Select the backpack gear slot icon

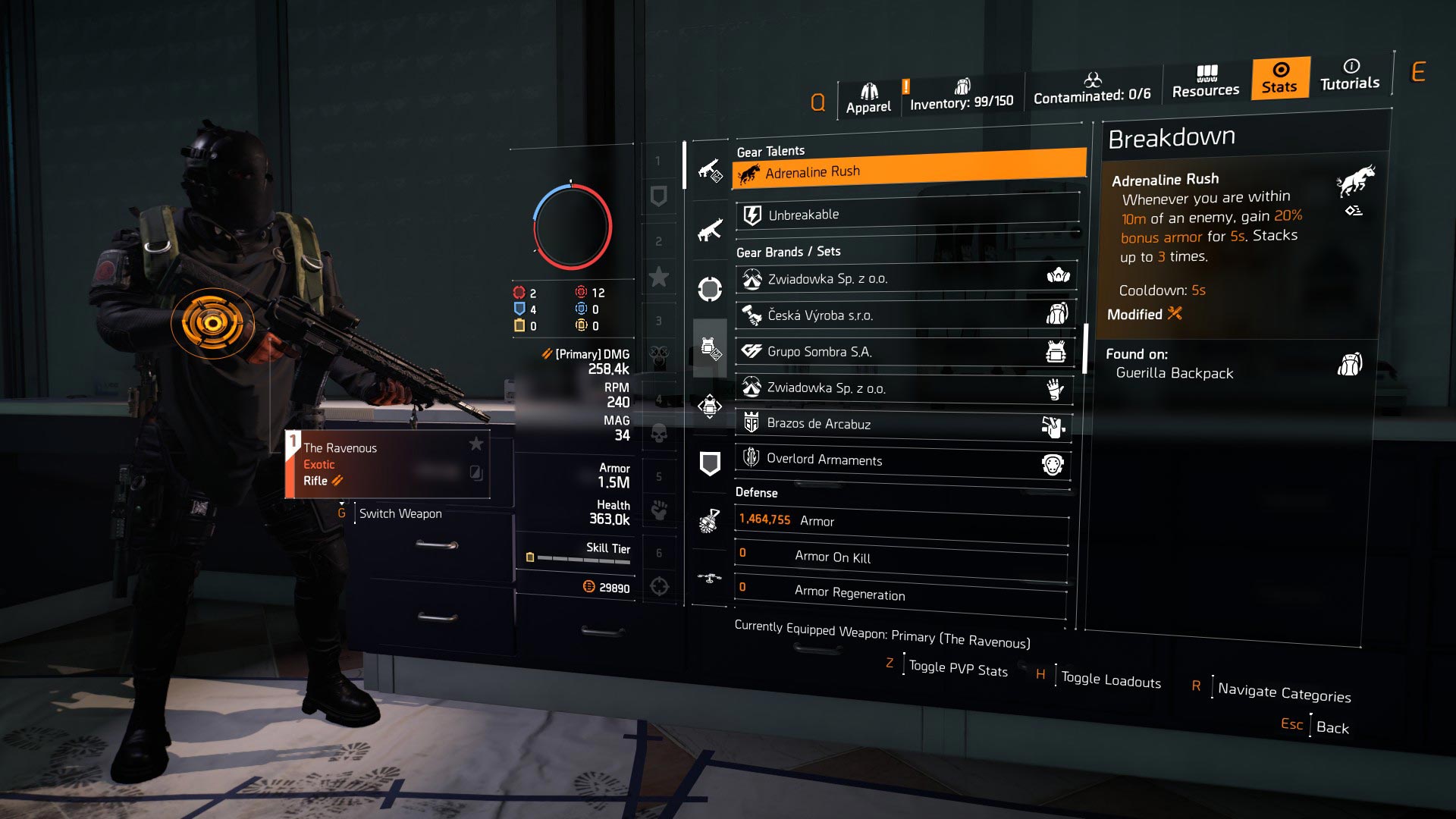[x=711, y=406]
